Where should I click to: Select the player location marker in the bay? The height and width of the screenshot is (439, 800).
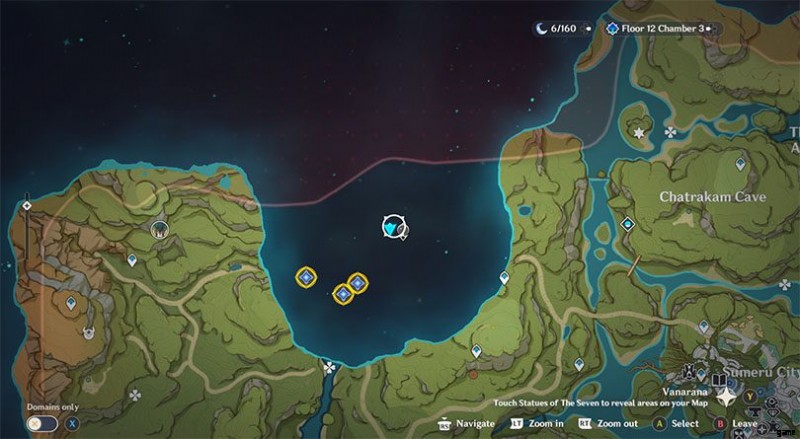pos(392,228)
